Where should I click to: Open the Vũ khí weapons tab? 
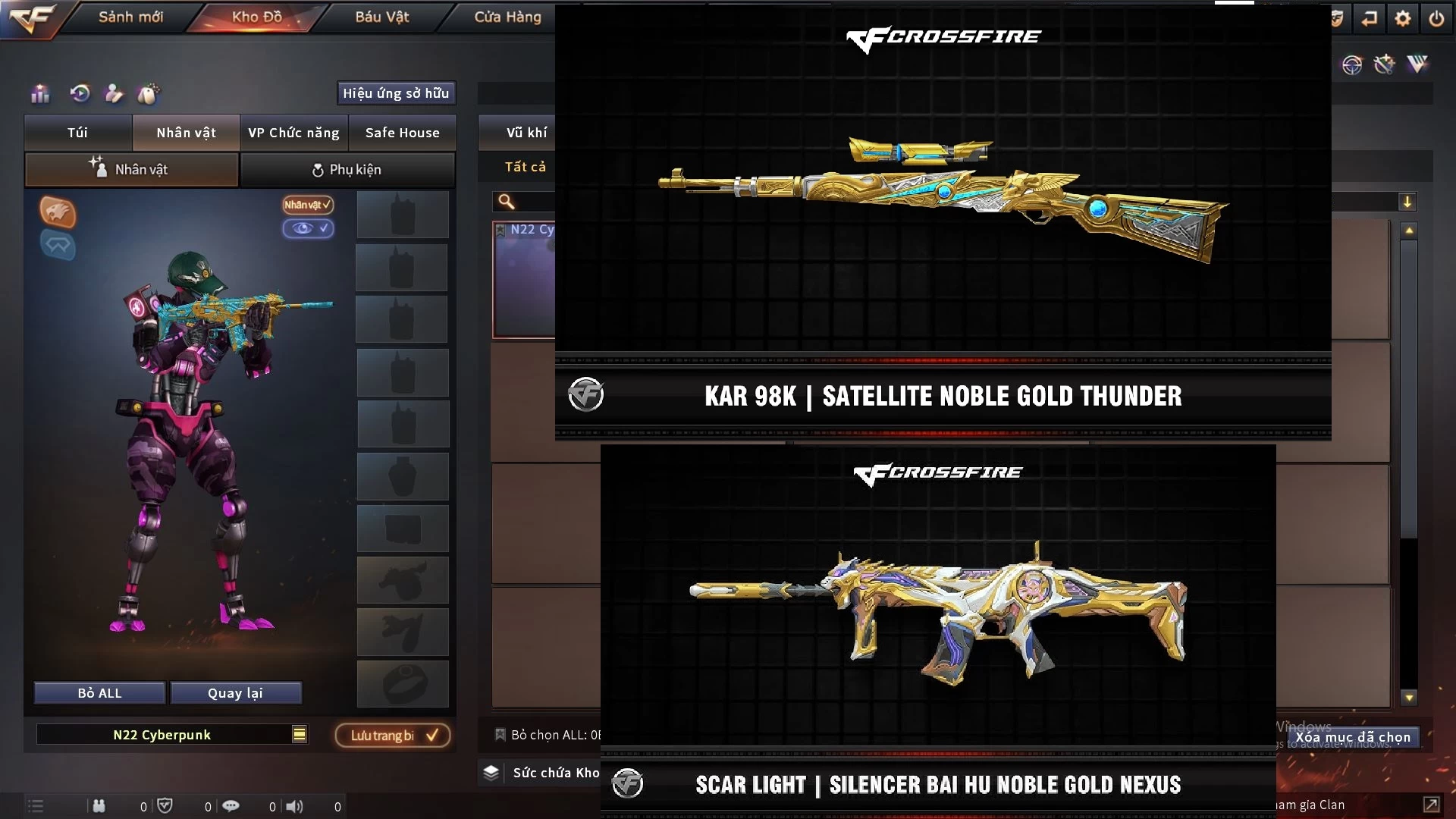coord(526,133)
